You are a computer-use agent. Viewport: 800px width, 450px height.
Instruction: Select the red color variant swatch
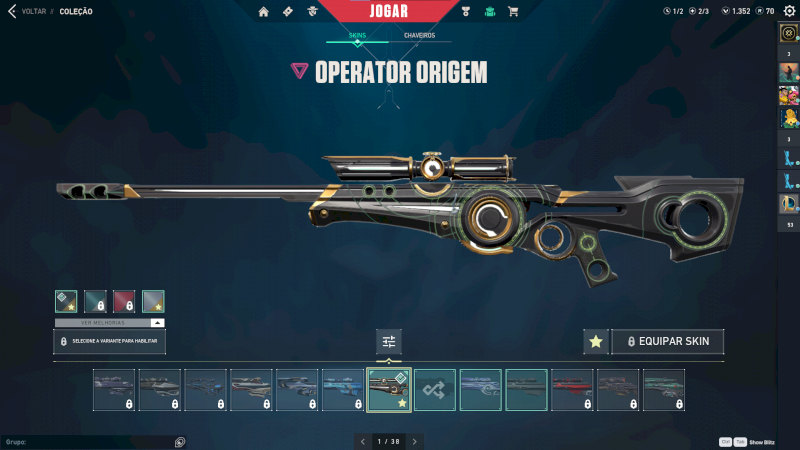[124, 301]
